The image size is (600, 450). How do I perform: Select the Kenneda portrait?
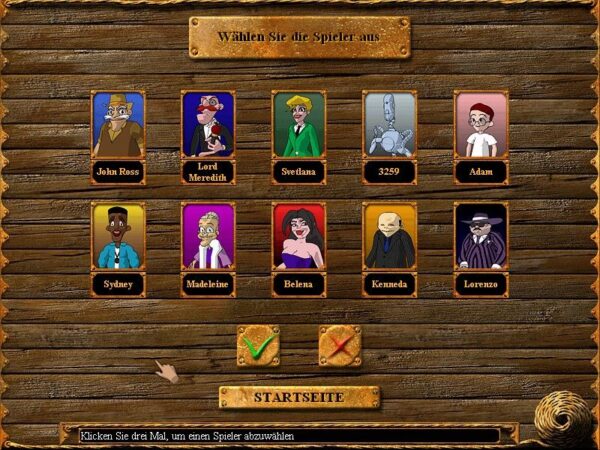[x=390, y=237]
